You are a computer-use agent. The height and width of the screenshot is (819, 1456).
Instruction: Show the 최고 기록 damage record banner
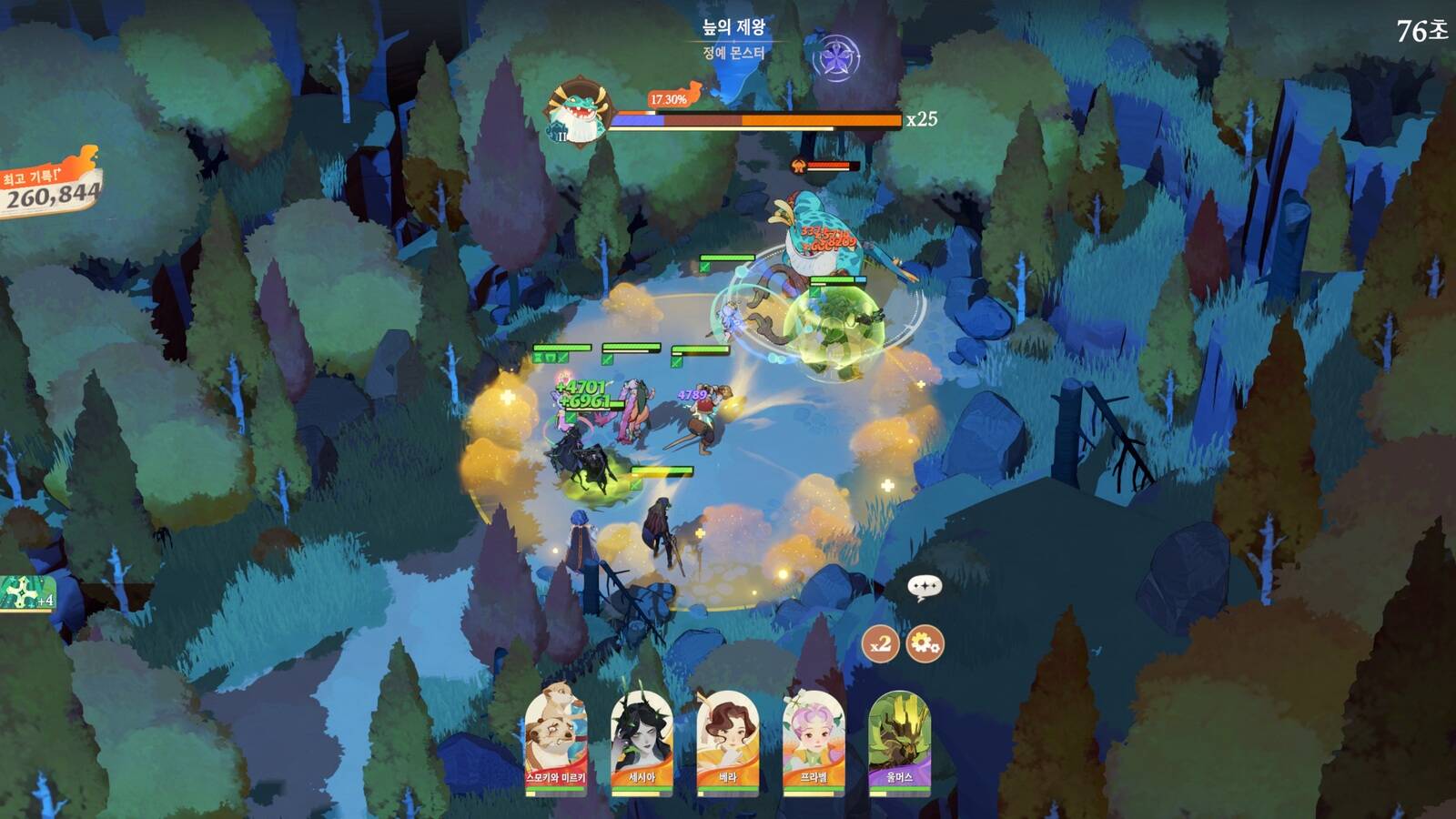(52, 187)
